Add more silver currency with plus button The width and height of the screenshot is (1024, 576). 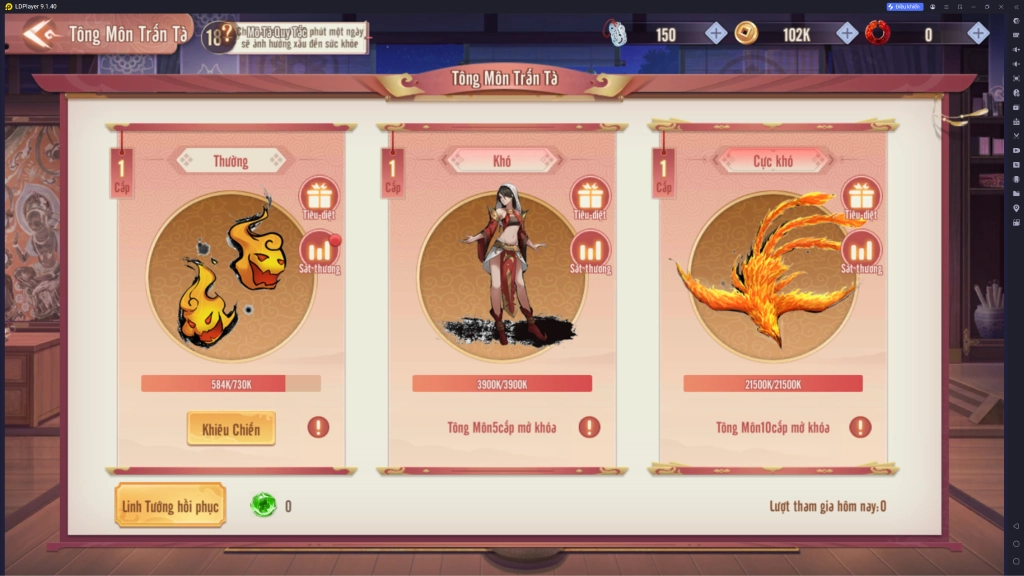[716, 34]
